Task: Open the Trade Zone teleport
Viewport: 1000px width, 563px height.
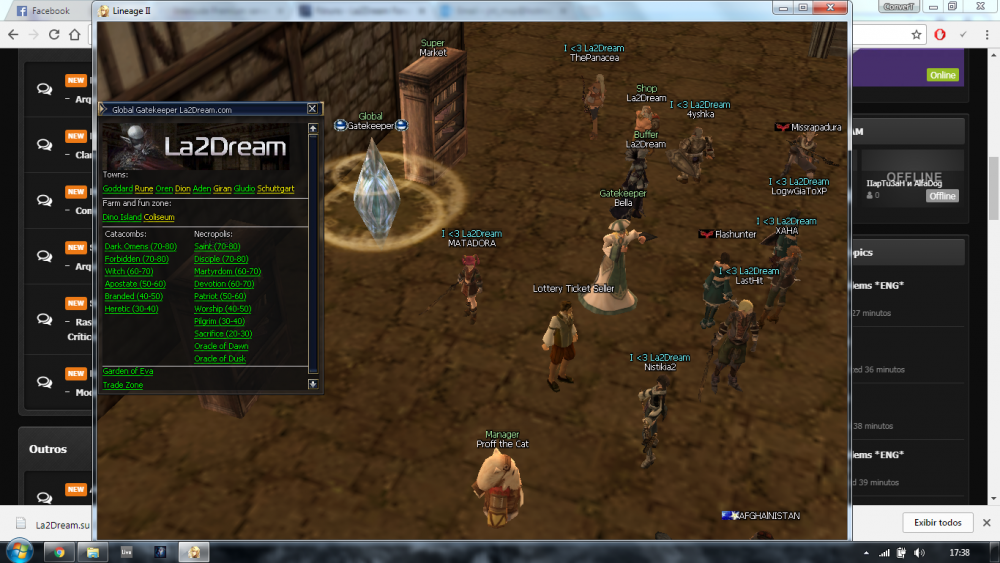Action: 122,385
